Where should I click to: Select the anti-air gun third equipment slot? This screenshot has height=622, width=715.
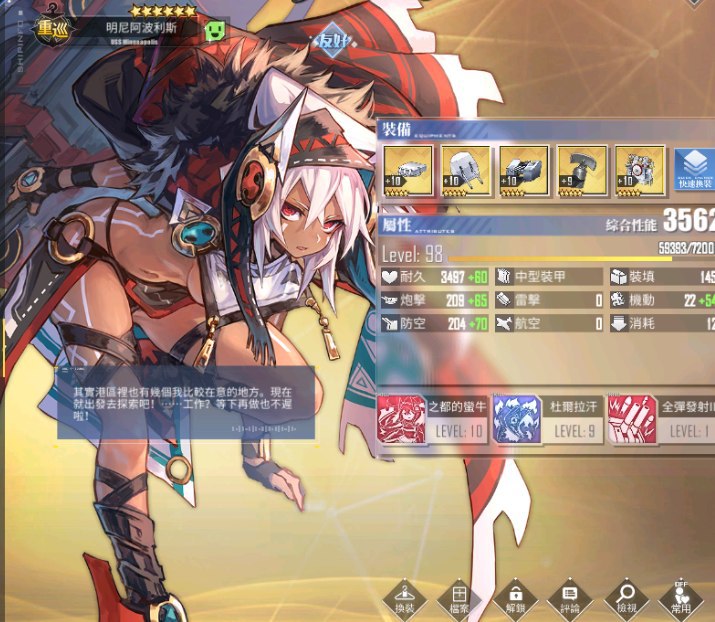click(524, 170)
